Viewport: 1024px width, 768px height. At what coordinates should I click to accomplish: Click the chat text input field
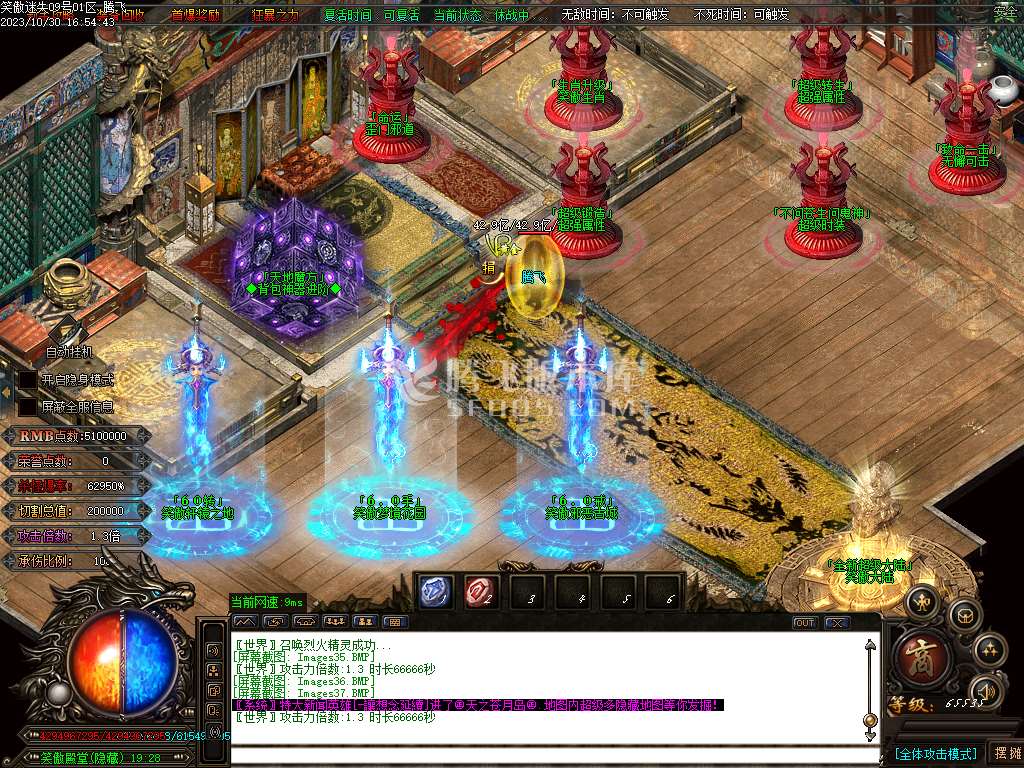(550, 755)
